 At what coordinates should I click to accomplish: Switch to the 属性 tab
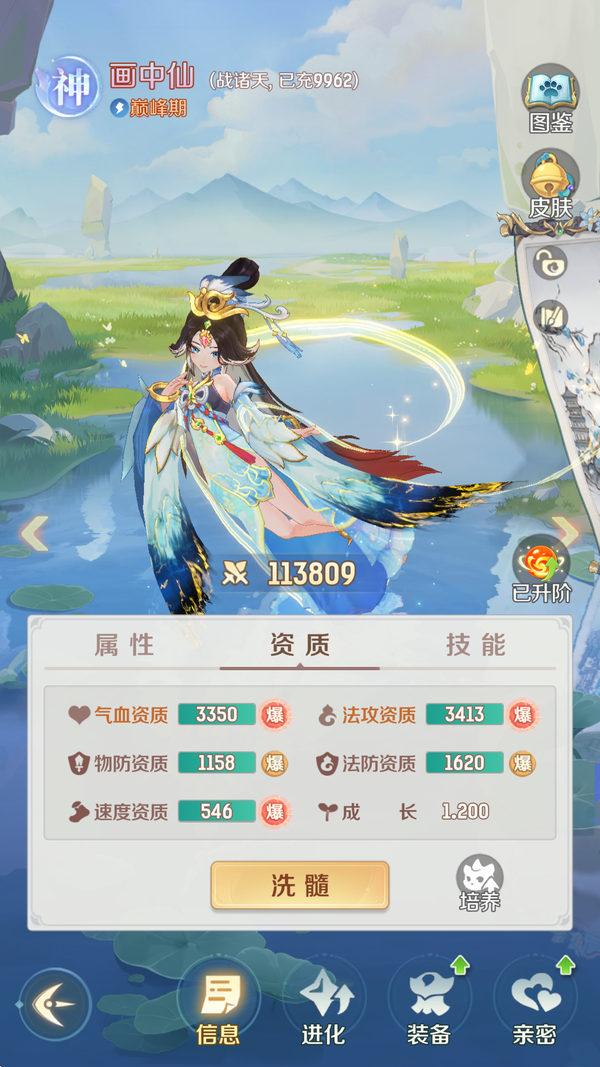(125, 645)
